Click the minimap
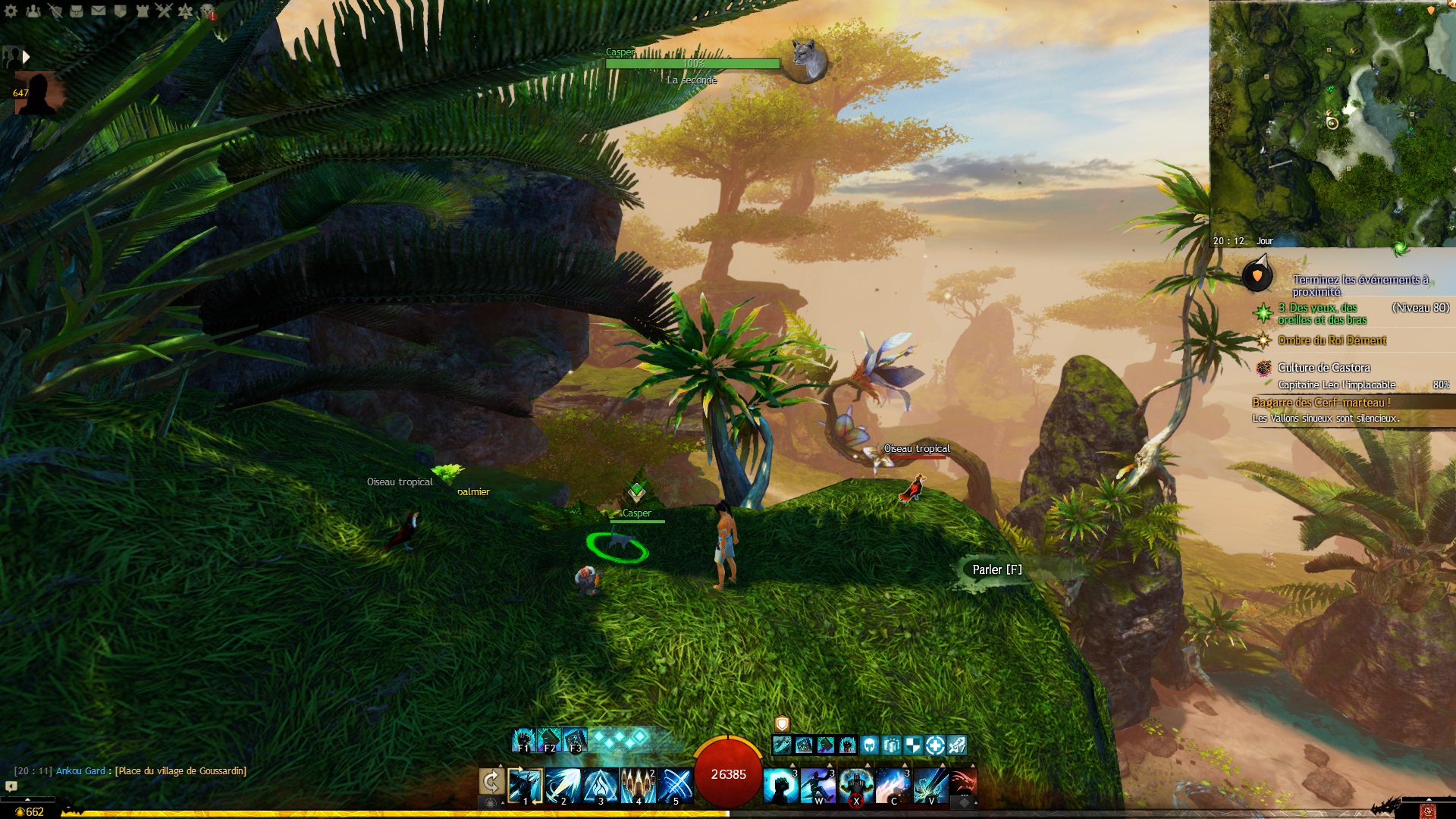The width and height of the screenshot is (1456, 819). pos(1332,123)
